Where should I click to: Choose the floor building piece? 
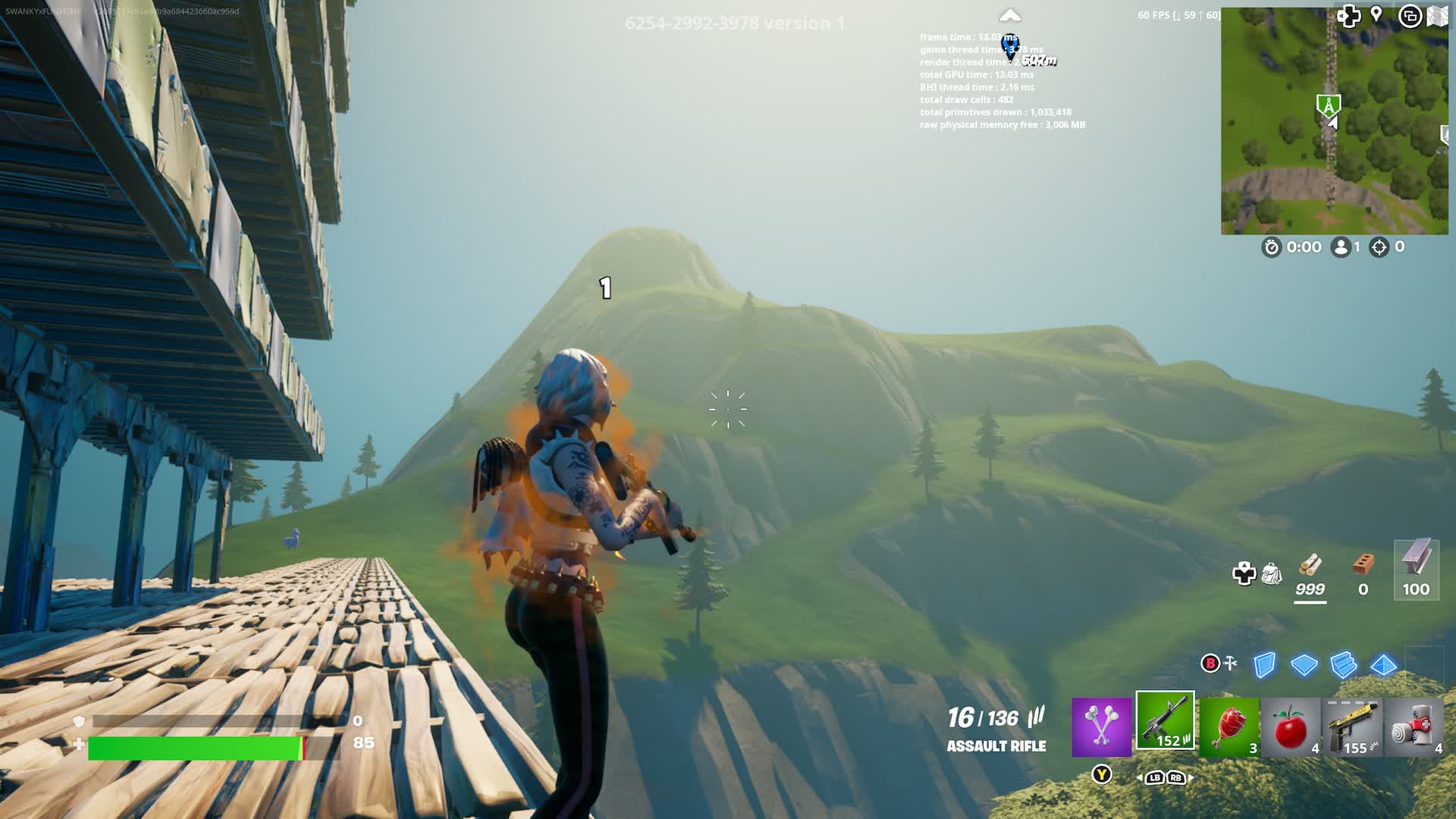click(1304, 665)
